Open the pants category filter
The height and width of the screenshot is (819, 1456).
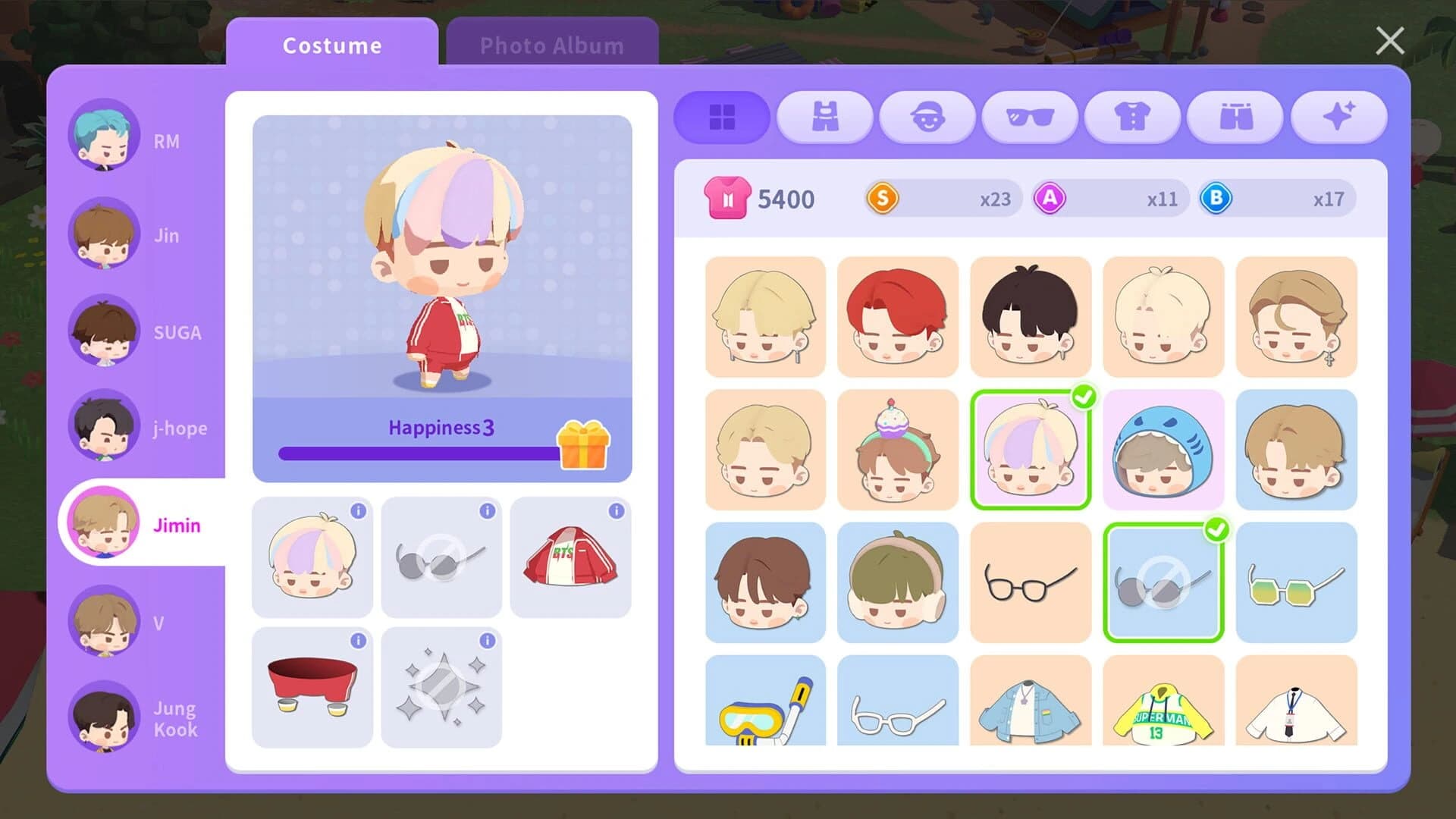click(x=1235, y=118)
